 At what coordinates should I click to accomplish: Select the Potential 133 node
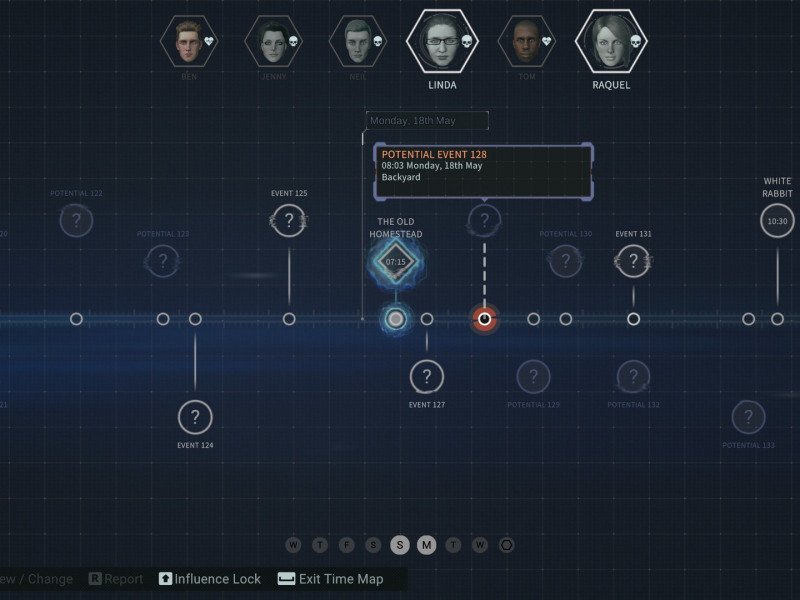(x=748, y=417)
